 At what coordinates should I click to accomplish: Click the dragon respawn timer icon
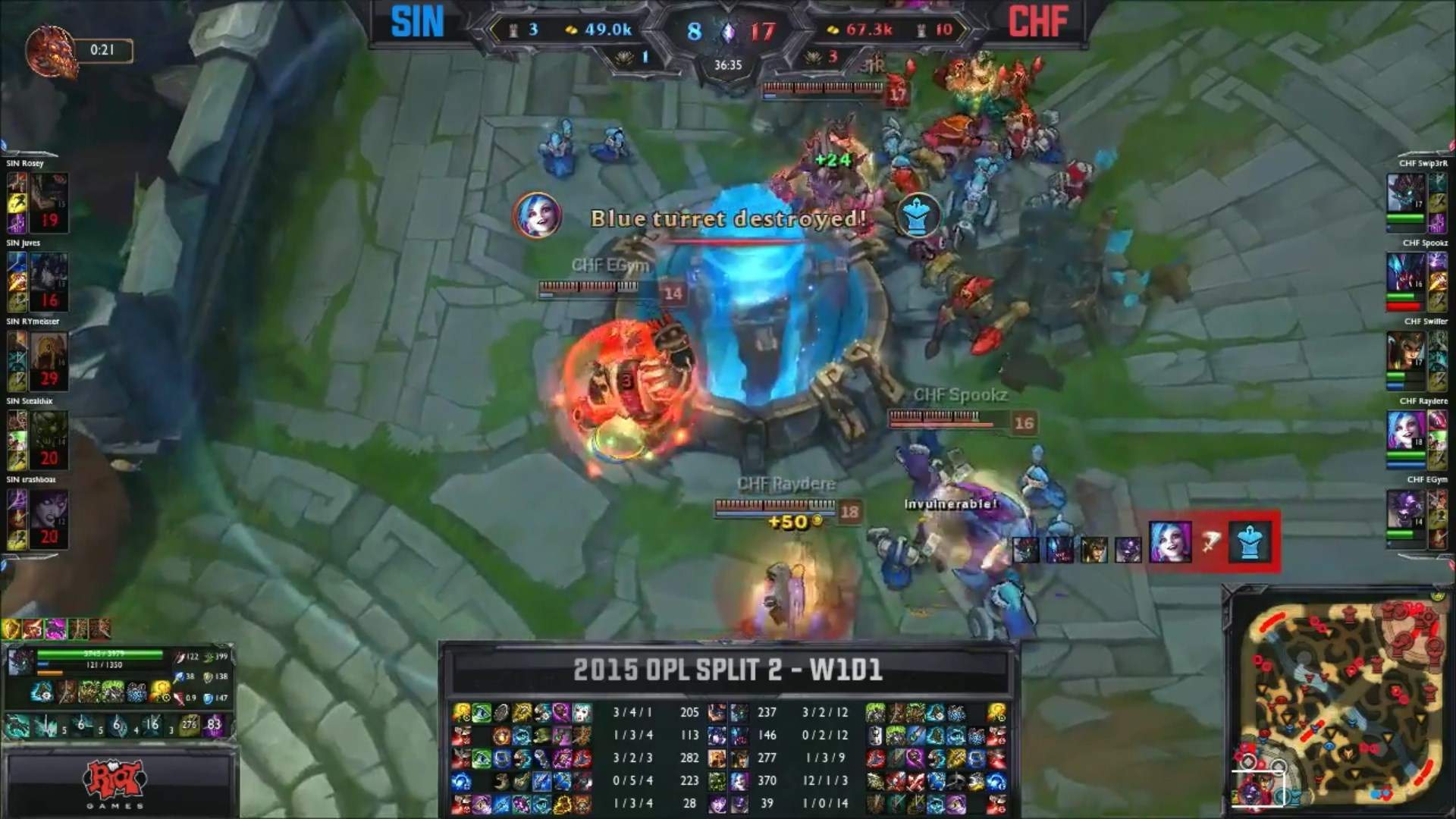click(x=50, y=52)
